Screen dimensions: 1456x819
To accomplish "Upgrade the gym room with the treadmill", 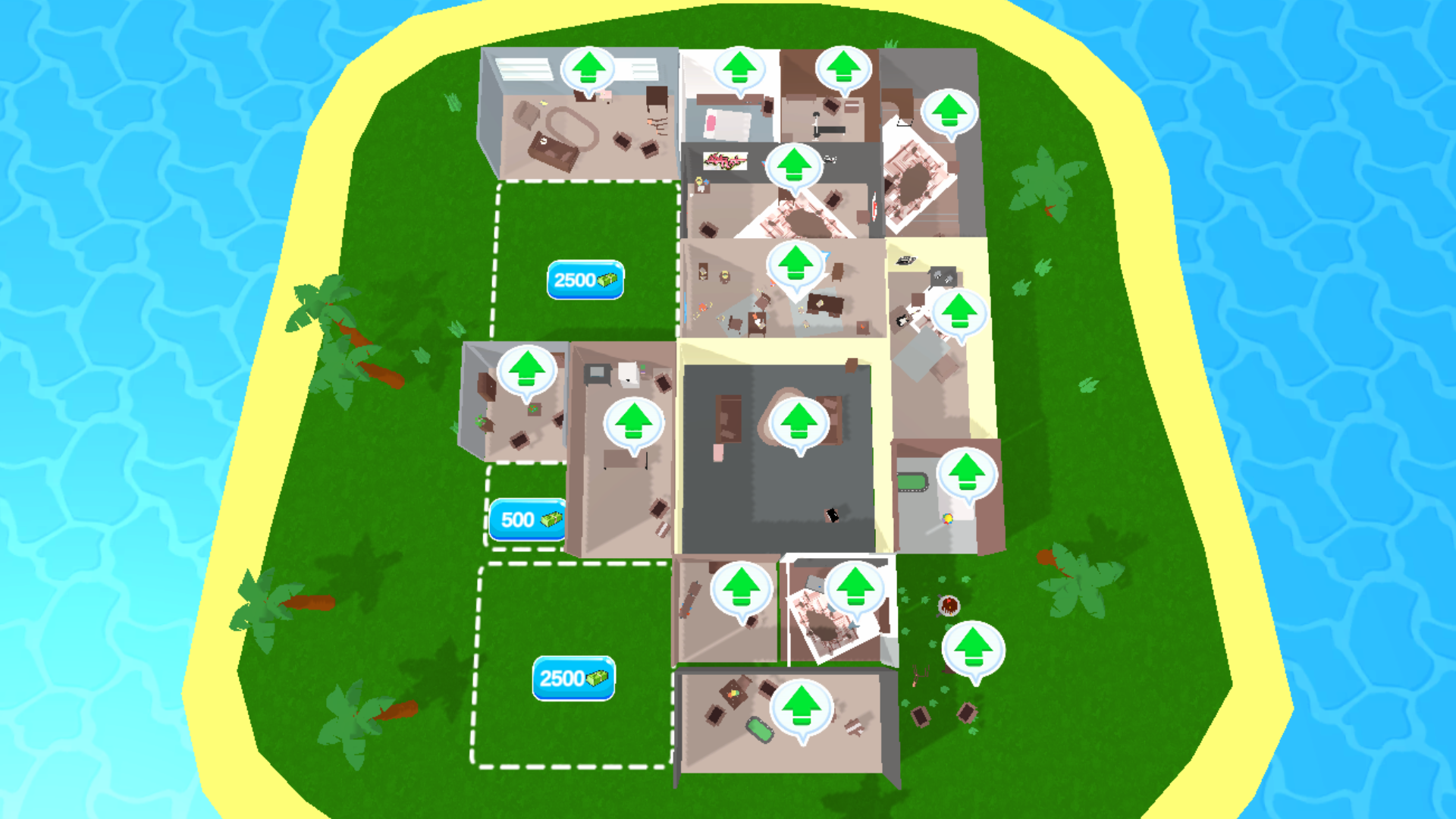I will click(x=844, y=69).
